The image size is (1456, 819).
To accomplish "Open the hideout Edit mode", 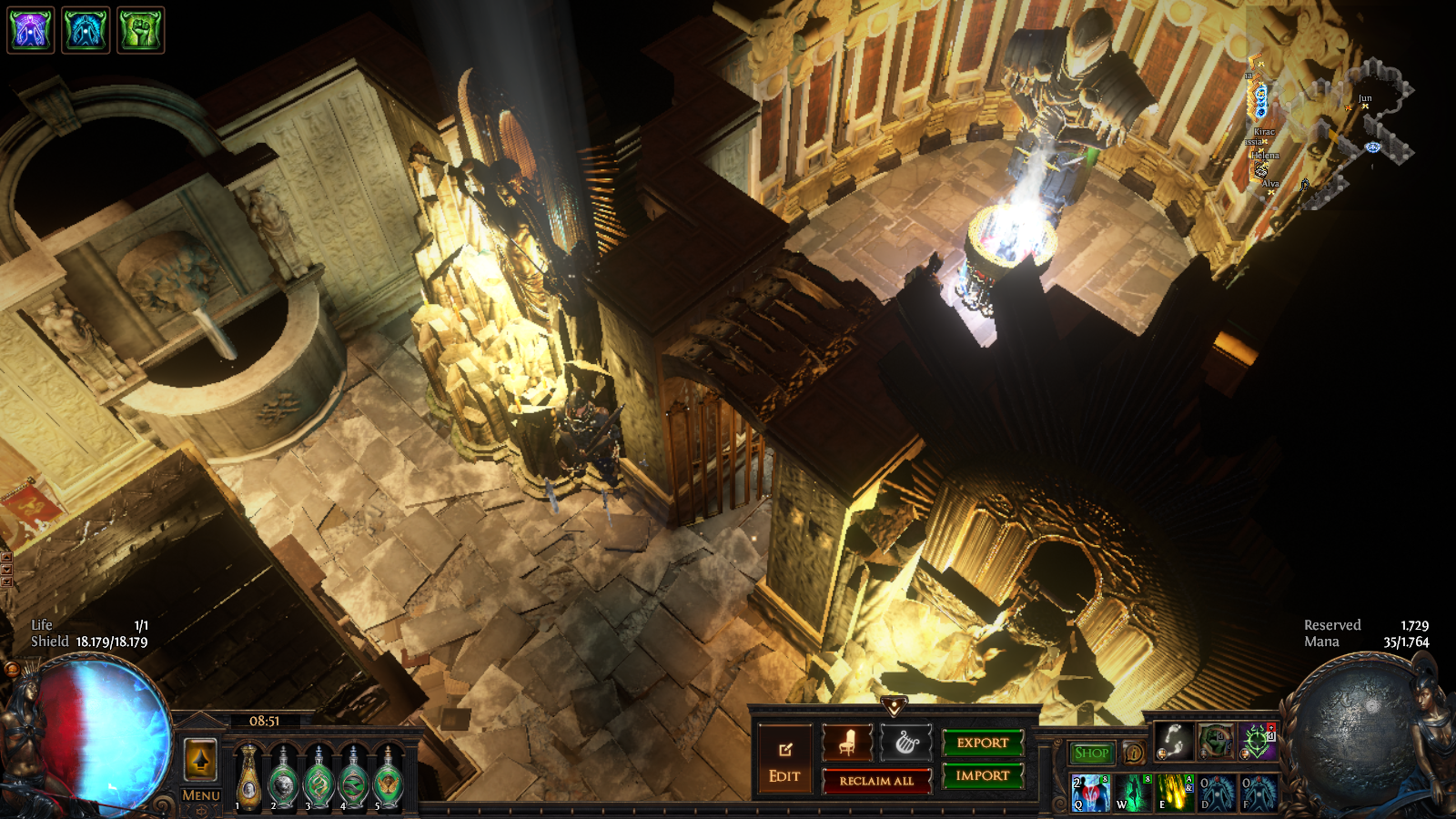I will [x=784, y=762].
